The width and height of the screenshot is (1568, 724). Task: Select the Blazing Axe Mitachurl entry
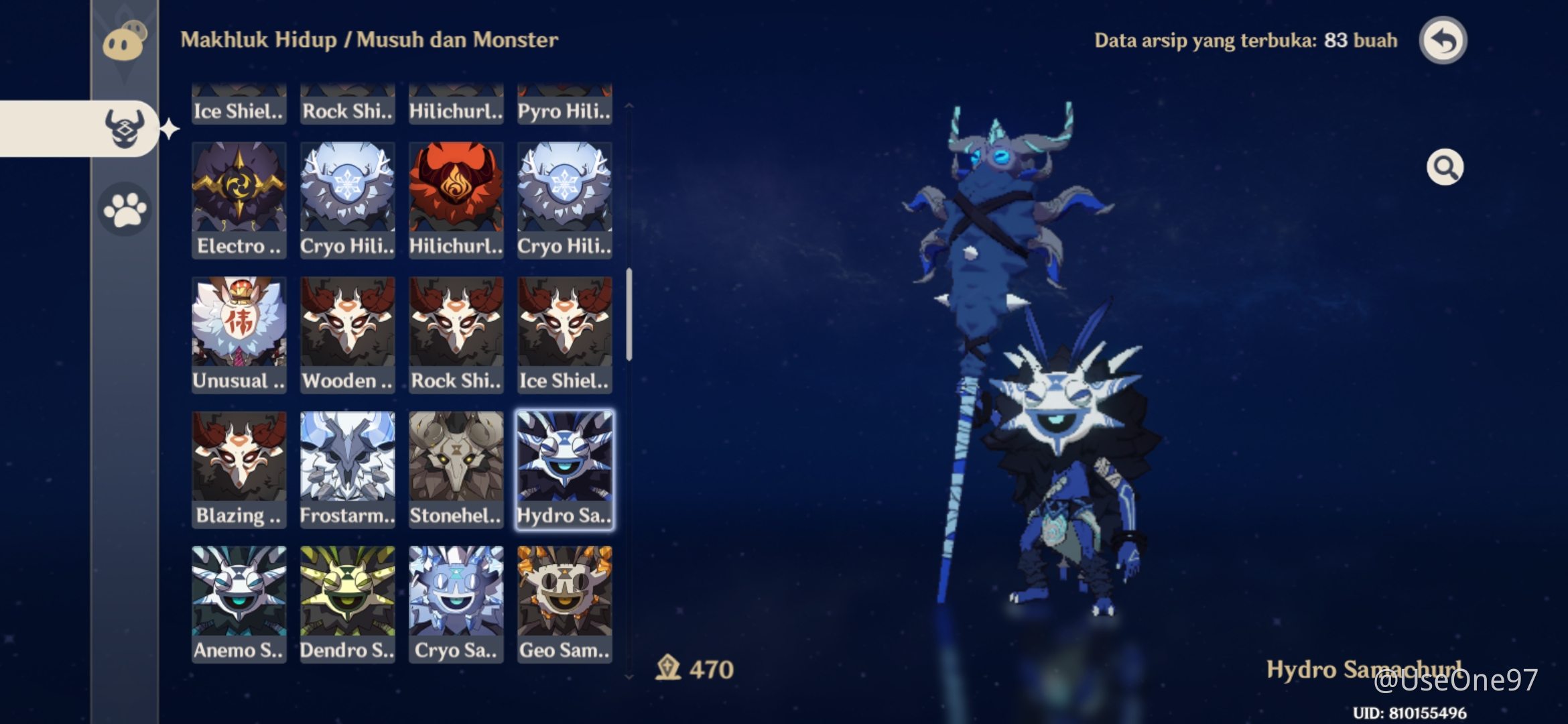pos(239,469)
